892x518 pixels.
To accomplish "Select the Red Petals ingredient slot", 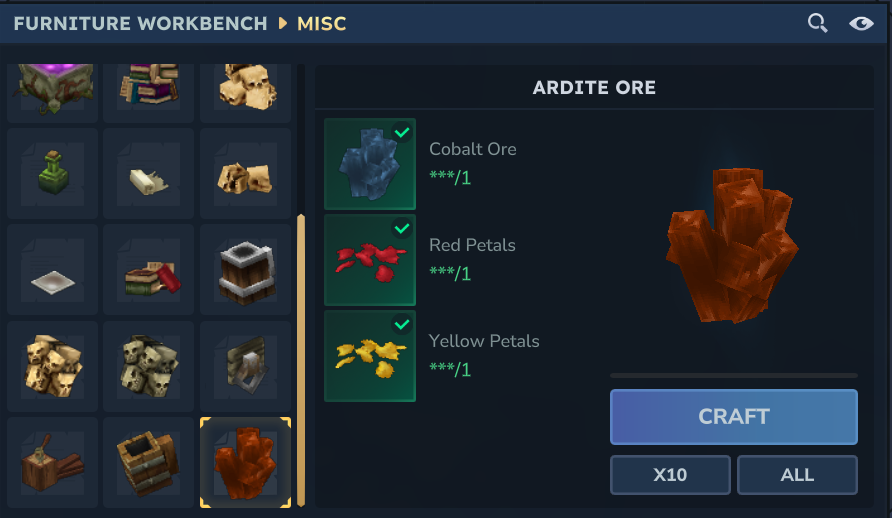I will pyautogui.click(x=369, y=260).
